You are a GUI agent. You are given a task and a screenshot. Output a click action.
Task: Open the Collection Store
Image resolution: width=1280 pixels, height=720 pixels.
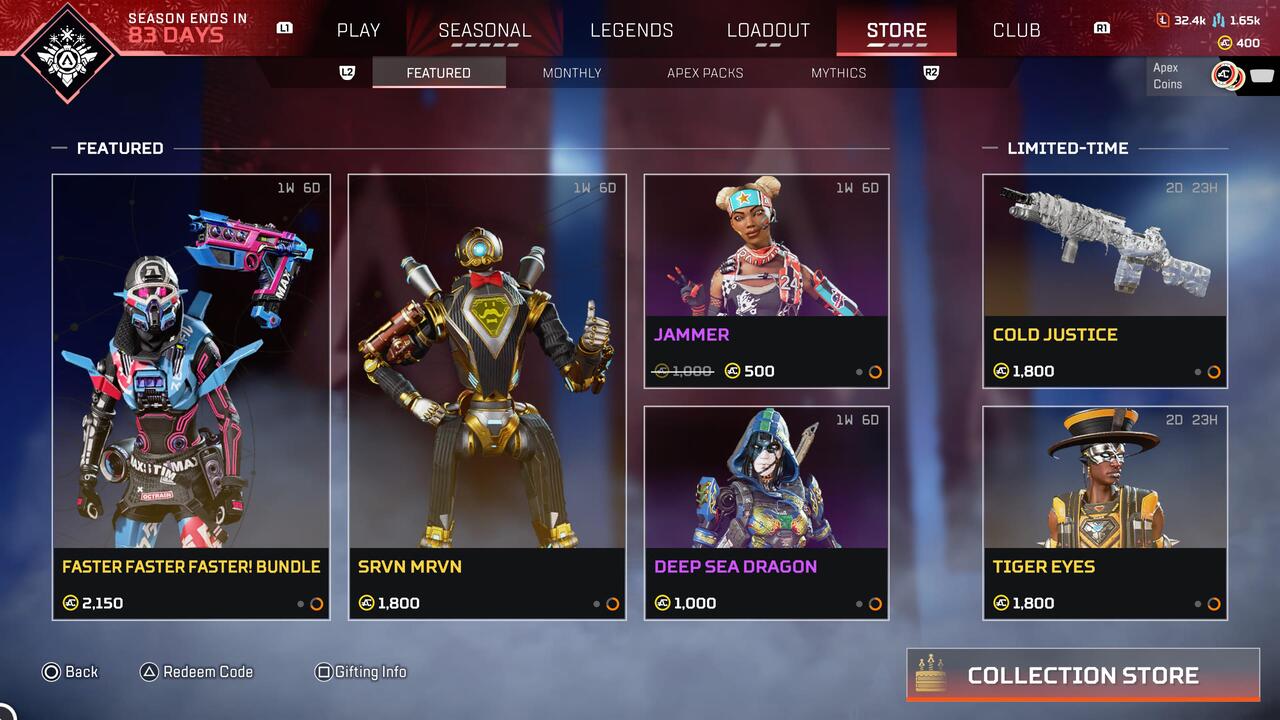point(1083,675)
